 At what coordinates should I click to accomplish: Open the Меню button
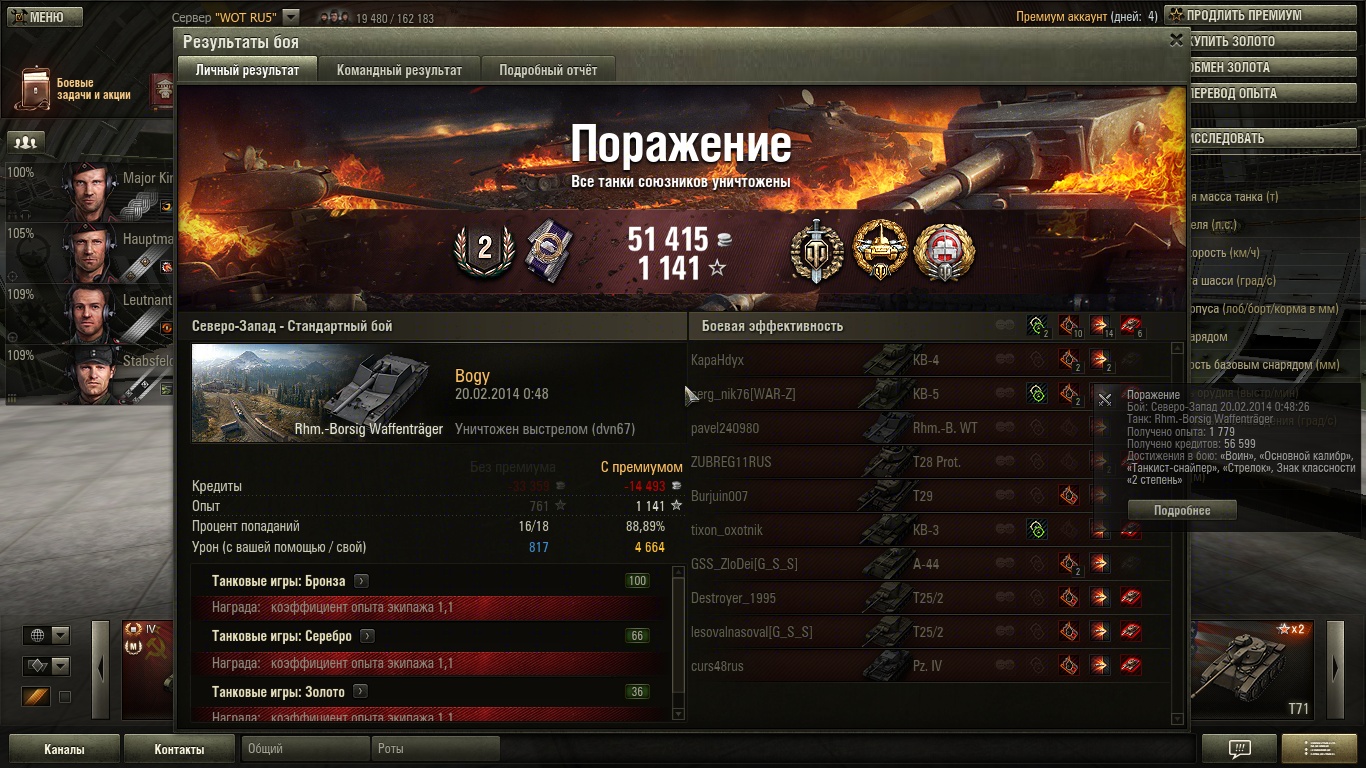[x=41, y=17]
